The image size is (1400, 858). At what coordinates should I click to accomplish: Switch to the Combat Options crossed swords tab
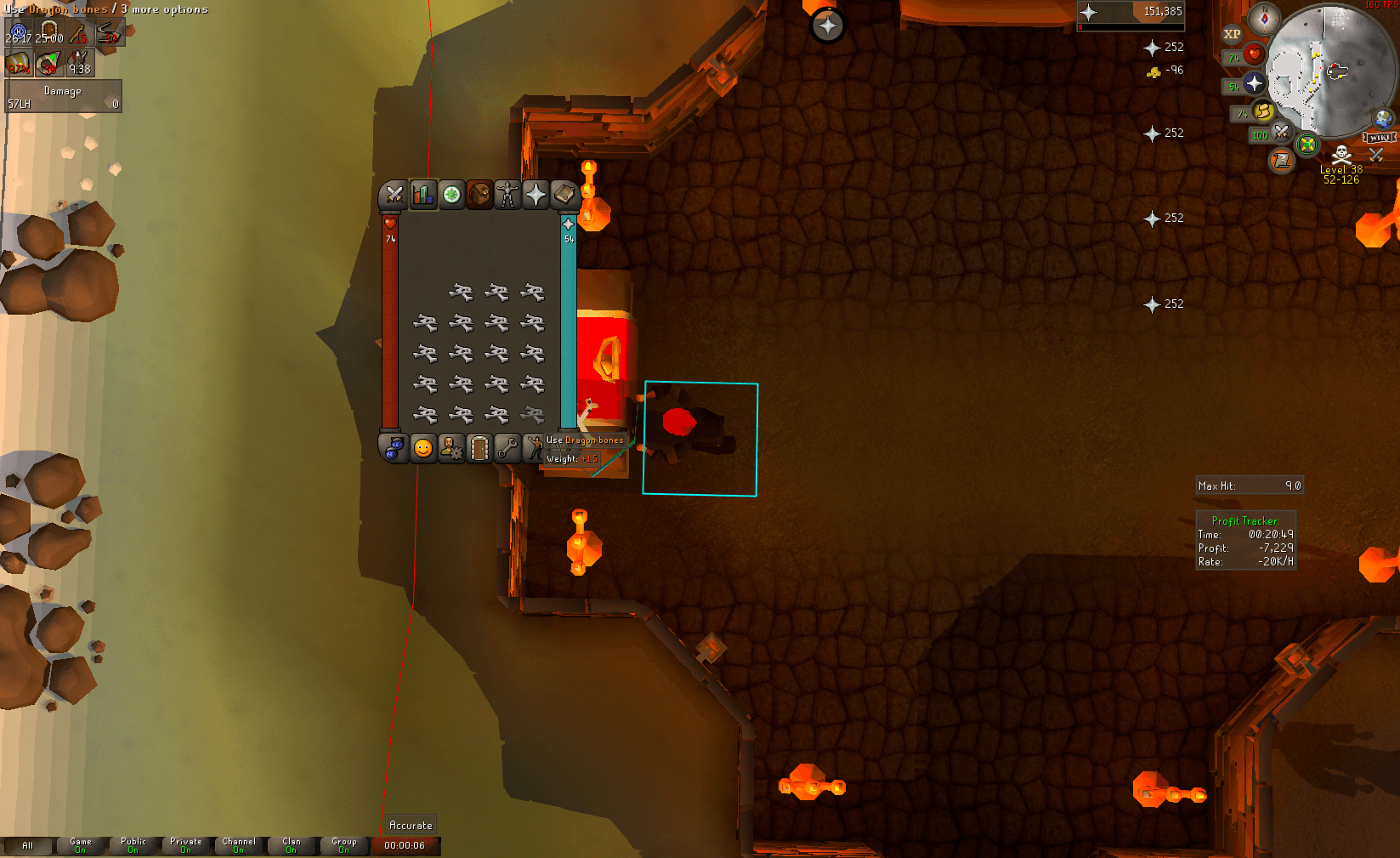[x=393, y=194]
